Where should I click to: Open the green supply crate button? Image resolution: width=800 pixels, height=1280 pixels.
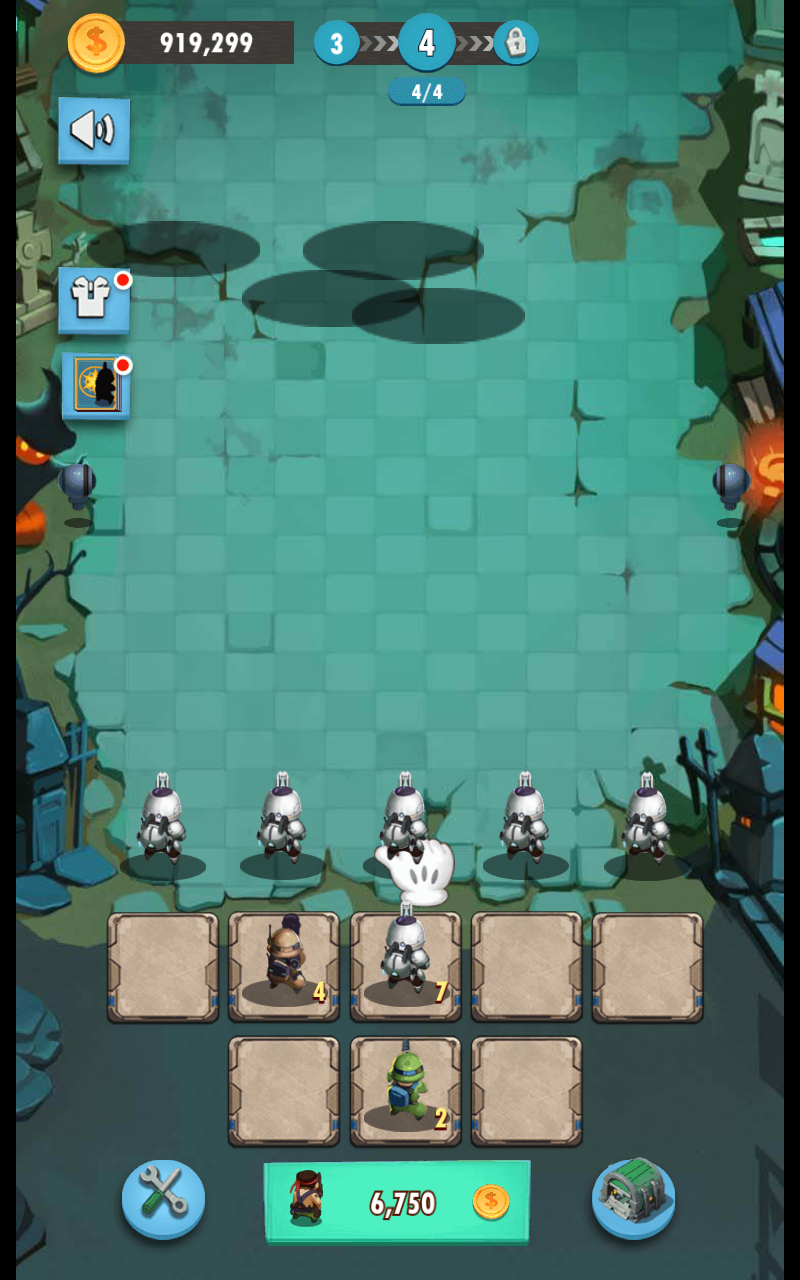click(x=633, y=1197)
